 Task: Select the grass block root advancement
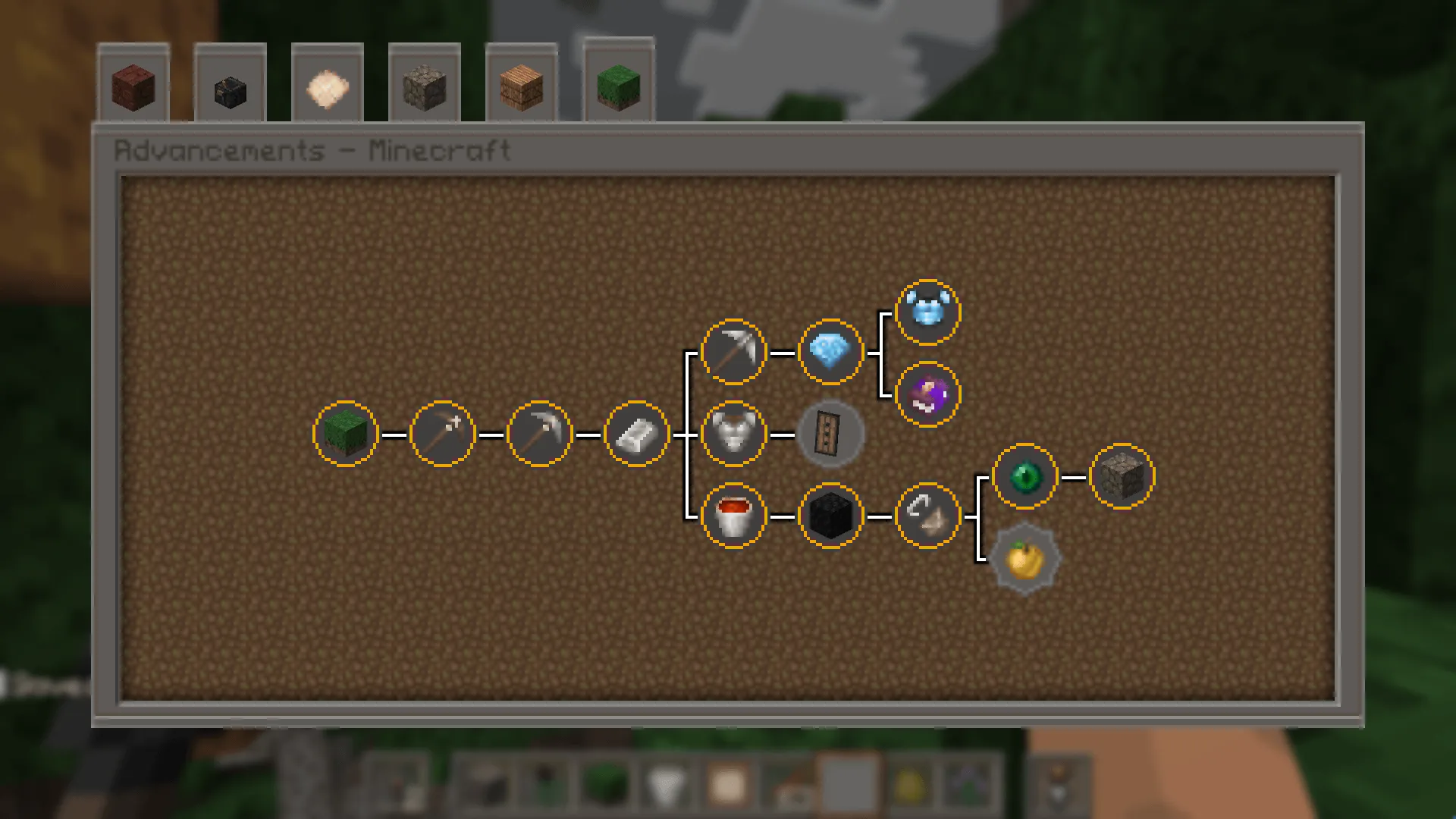click(345, 433)
